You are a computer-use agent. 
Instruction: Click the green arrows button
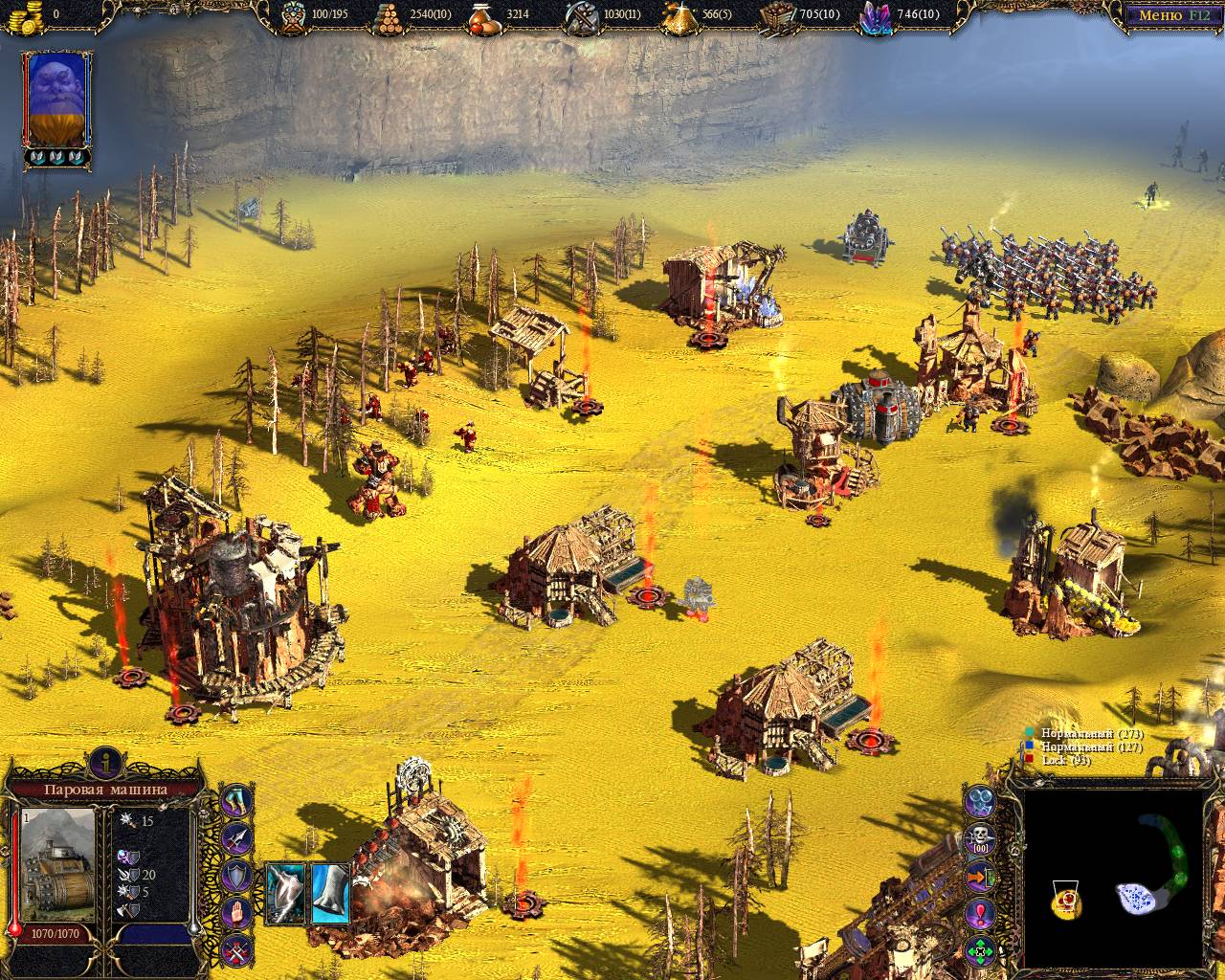point(980,950)
